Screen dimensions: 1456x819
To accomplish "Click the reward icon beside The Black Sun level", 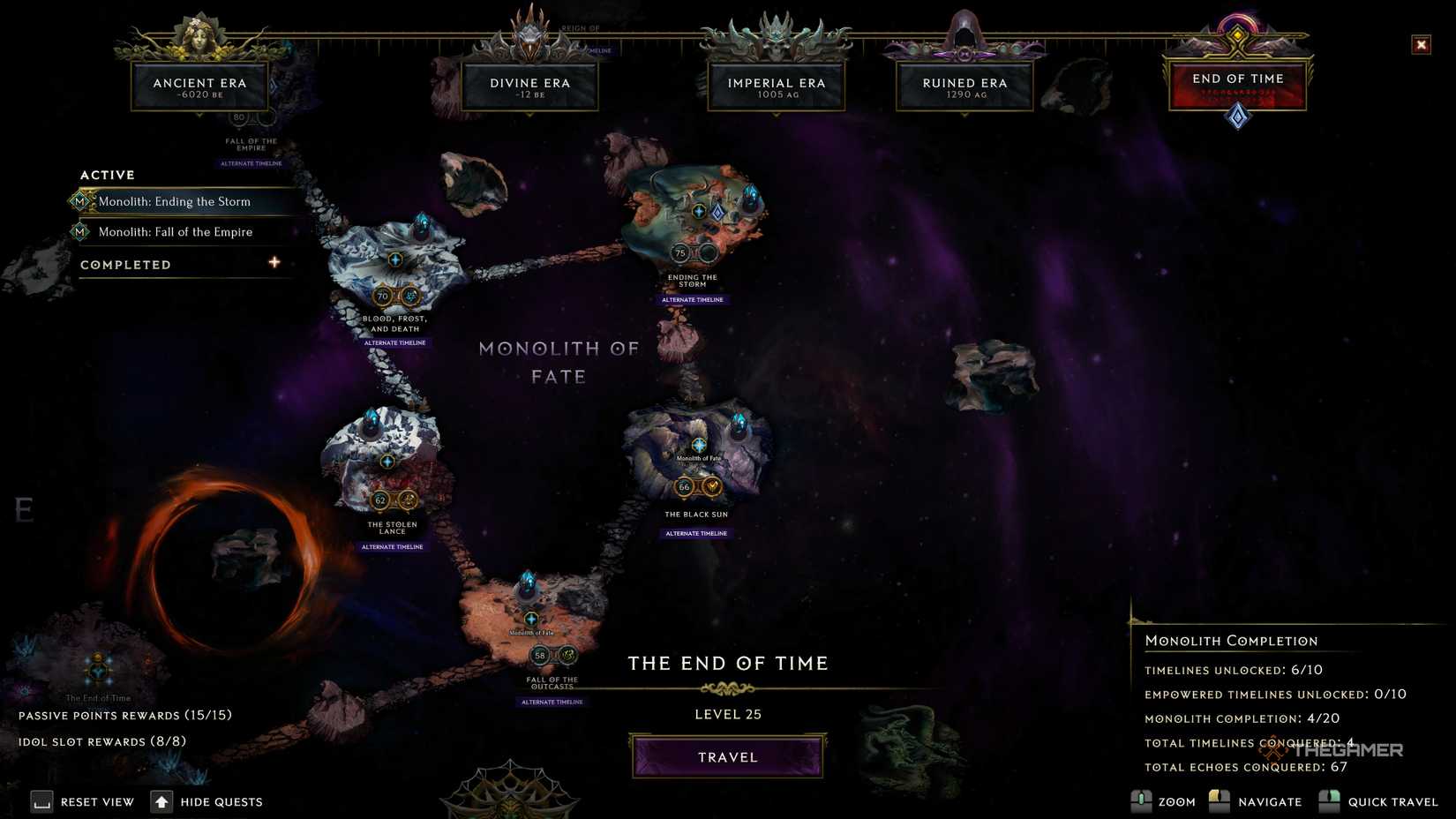I will pos(711,485).
